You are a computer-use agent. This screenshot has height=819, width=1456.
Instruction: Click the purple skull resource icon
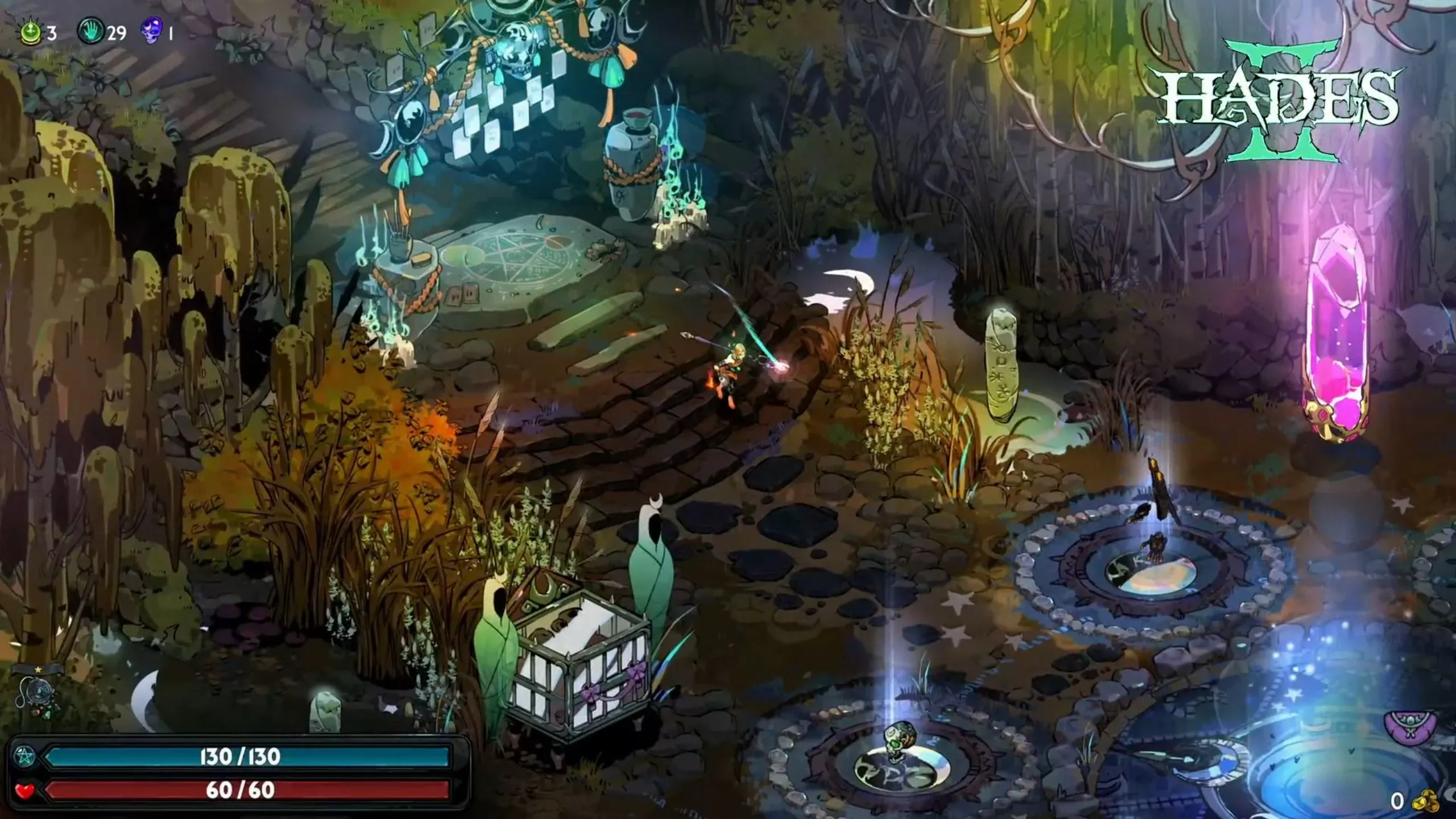coord(152,31)
